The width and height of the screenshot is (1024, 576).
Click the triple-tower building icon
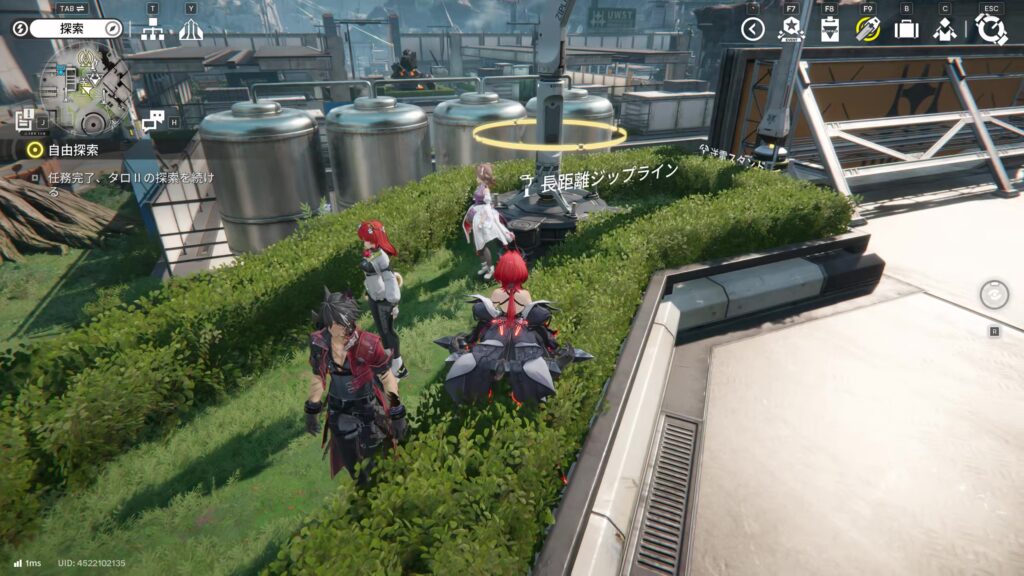tap(190, 30)
